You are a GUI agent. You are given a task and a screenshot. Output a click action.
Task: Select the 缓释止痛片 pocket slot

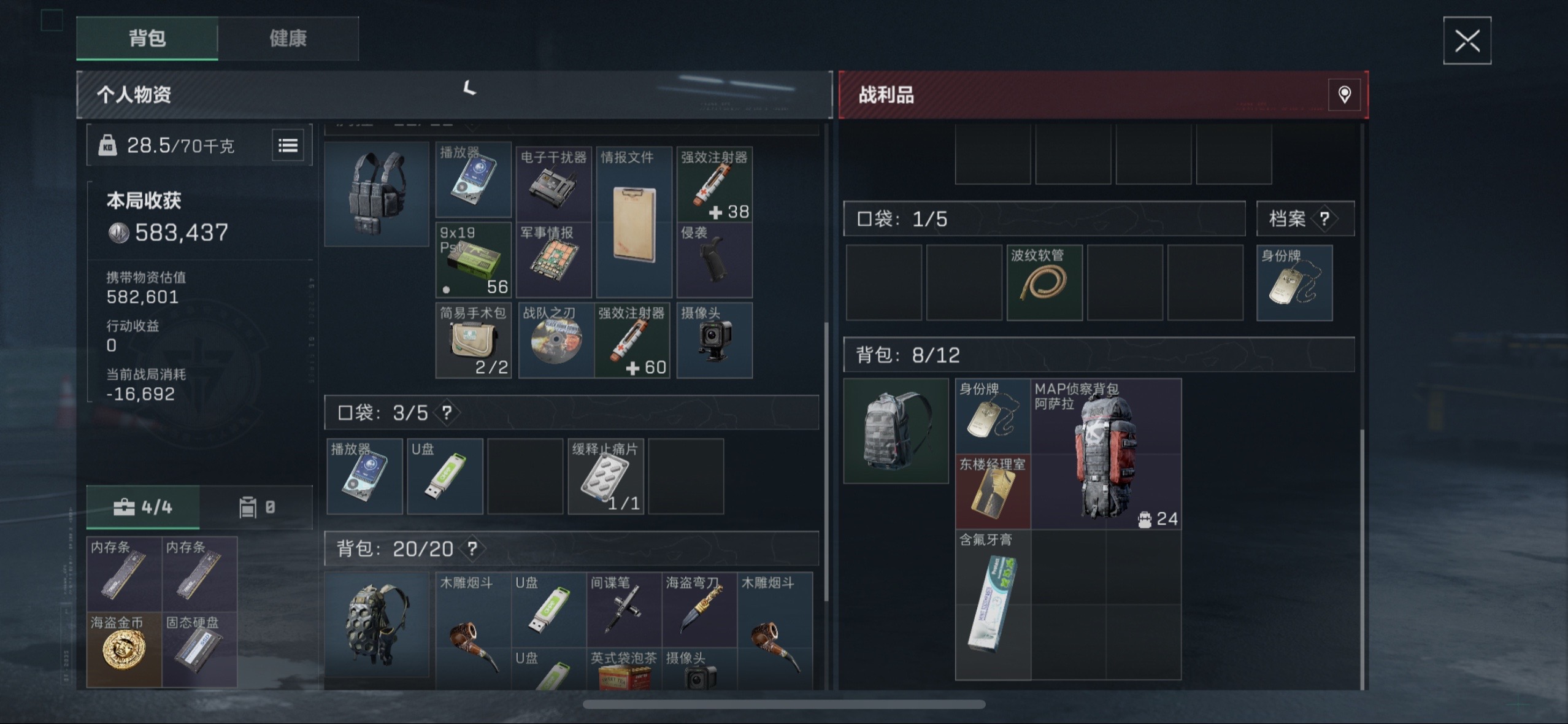pyautogui.click(x=605, y=476)
